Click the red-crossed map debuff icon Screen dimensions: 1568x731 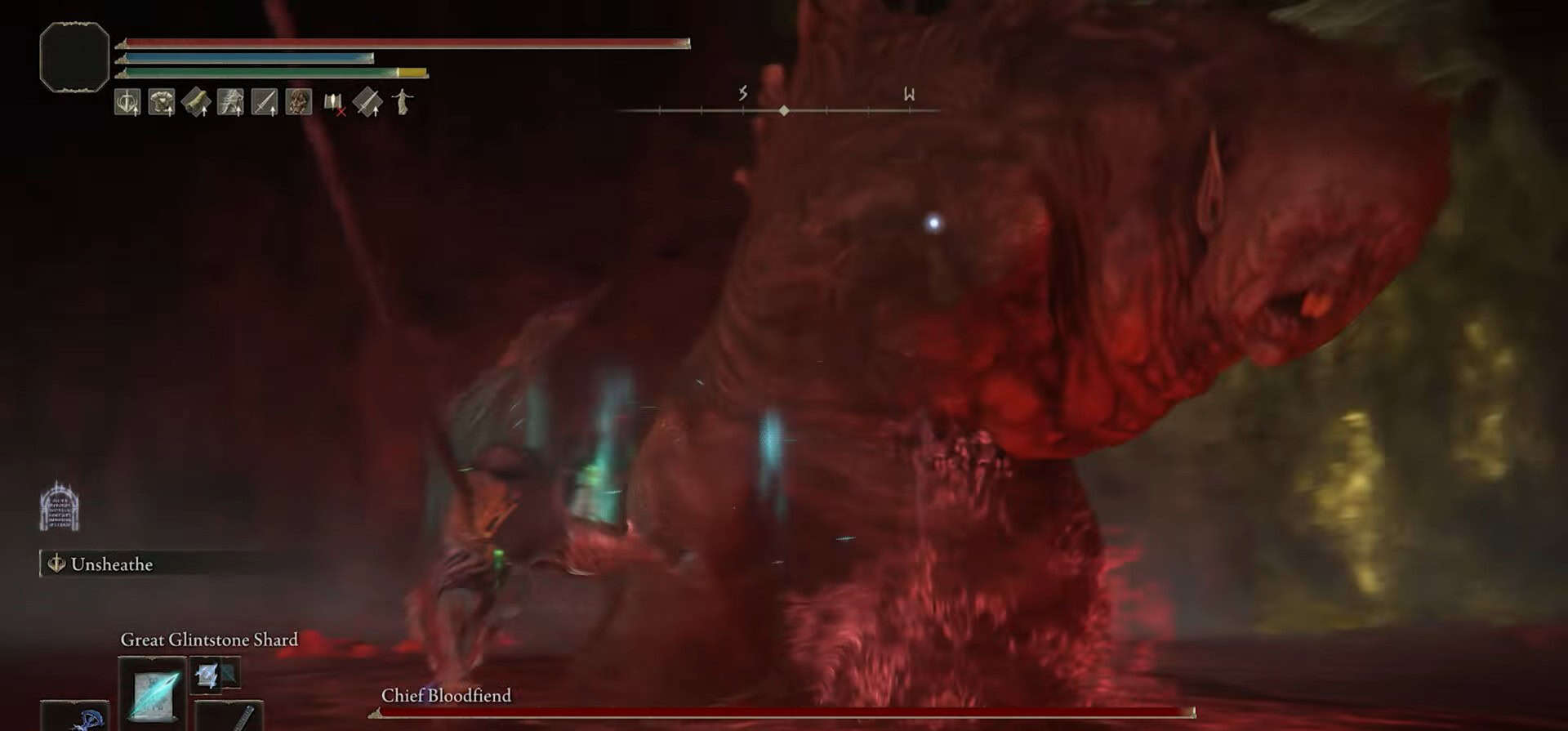[x=334, y=104]
